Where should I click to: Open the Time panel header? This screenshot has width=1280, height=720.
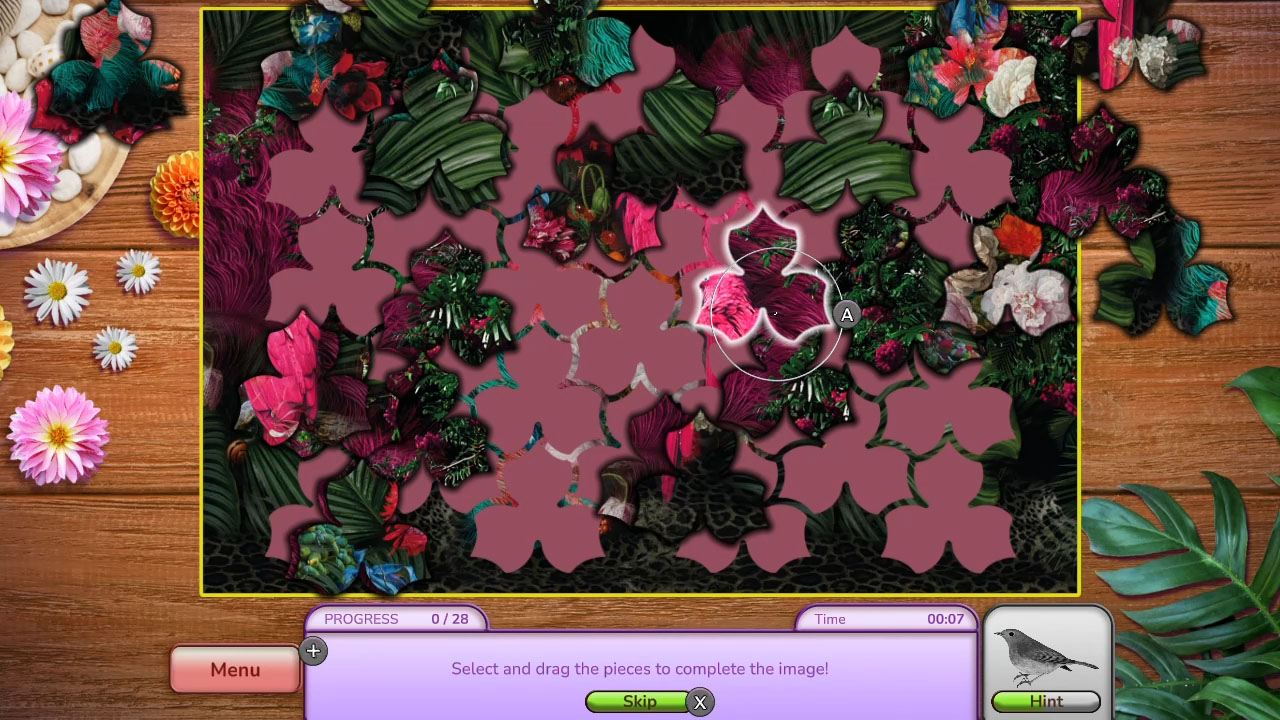tap(885, 619)
